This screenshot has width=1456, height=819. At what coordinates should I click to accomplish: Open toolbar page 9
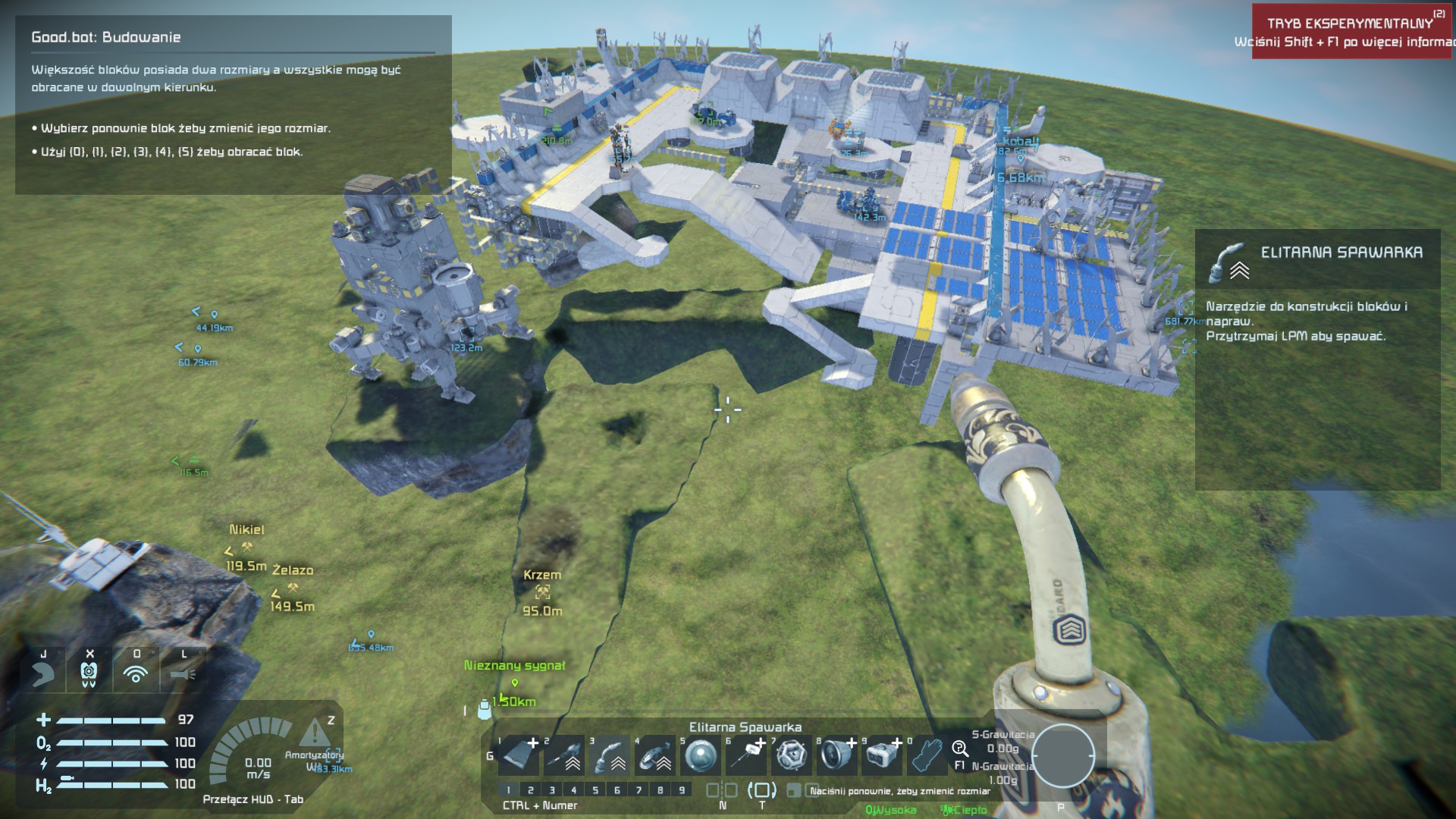point(682,790)
